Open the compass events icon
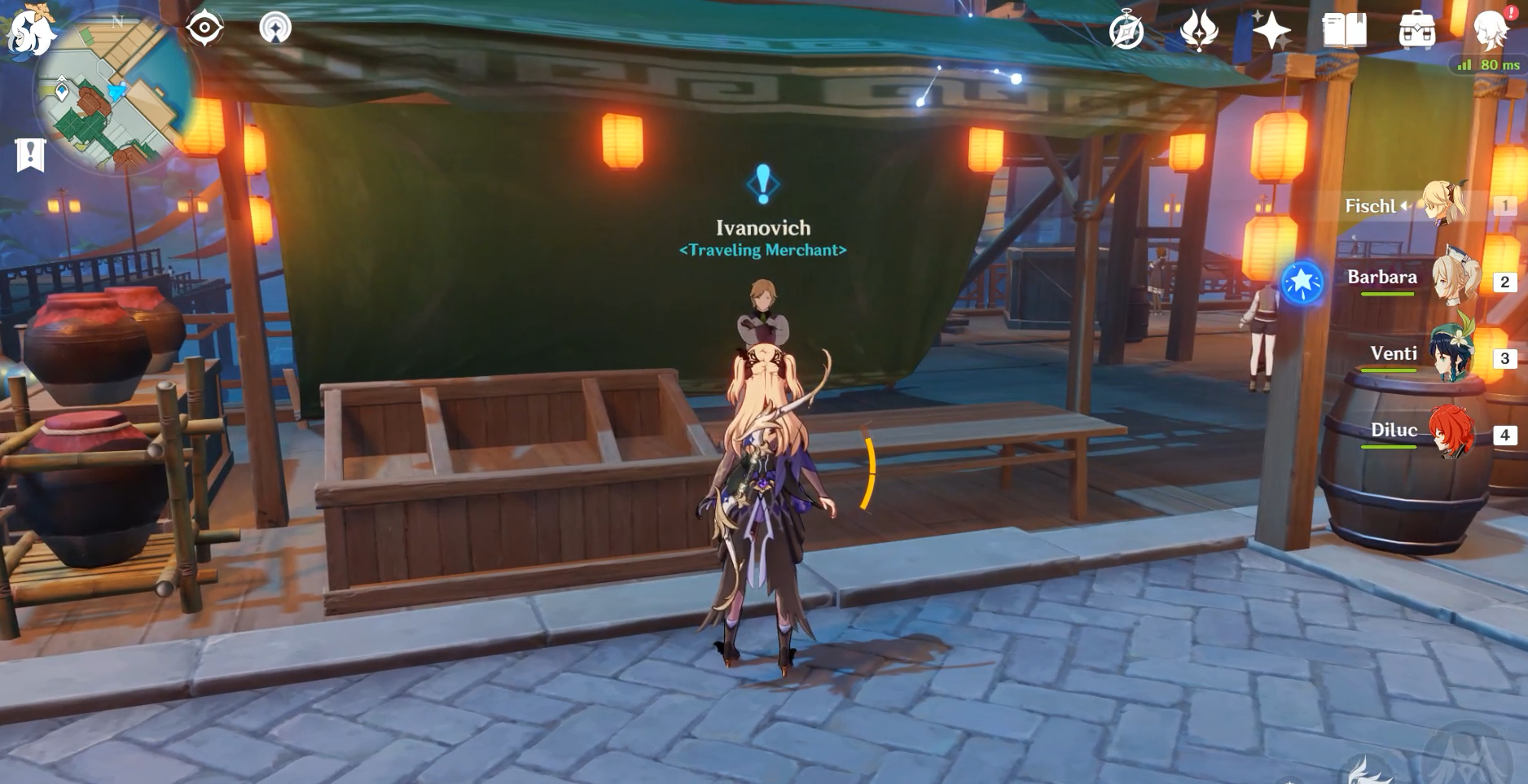The image size is (1528, 784). (1126, 31)
